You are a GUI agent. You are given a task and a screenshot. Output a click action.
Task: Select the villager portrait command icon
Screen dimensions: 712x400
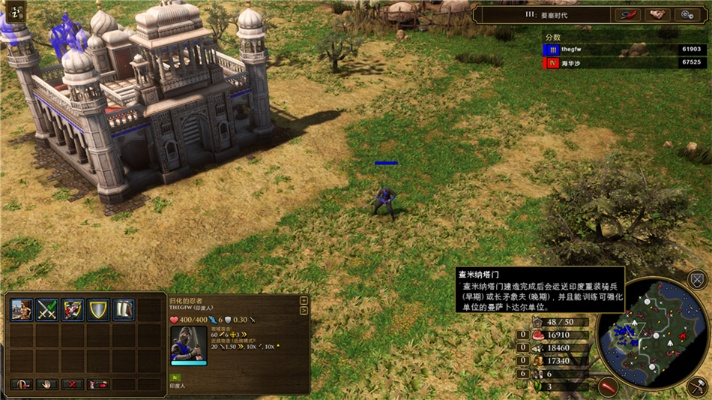(22, 310)
